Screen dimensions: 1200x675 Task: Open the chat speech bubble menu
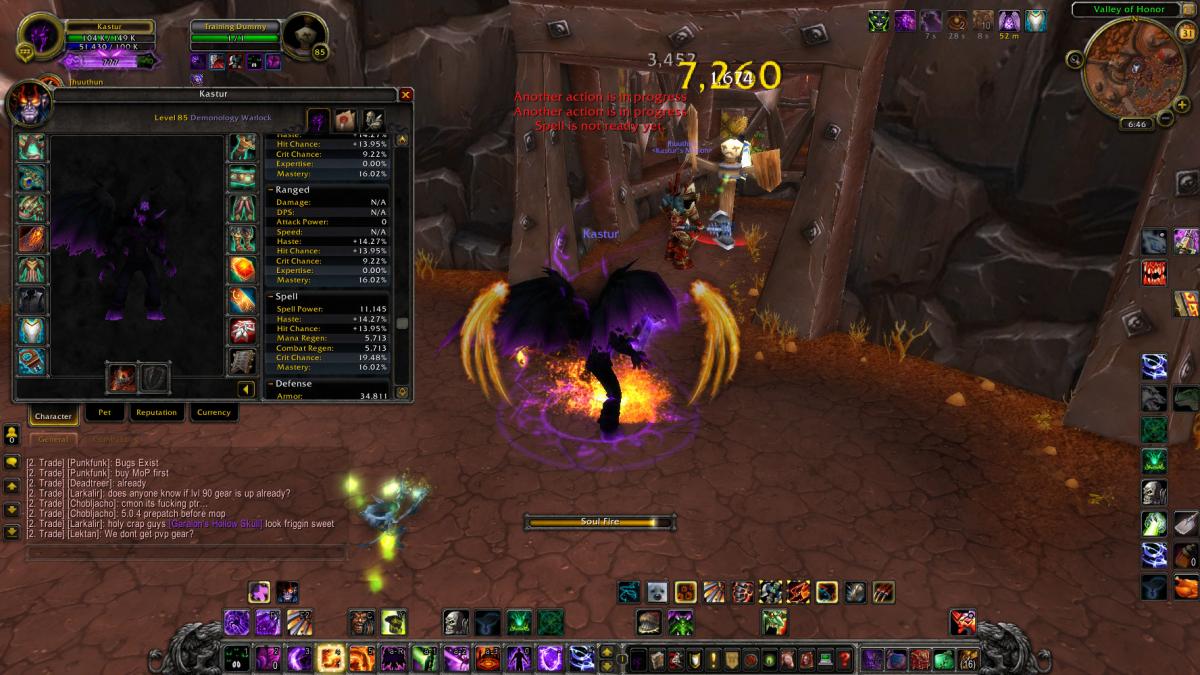12,462
